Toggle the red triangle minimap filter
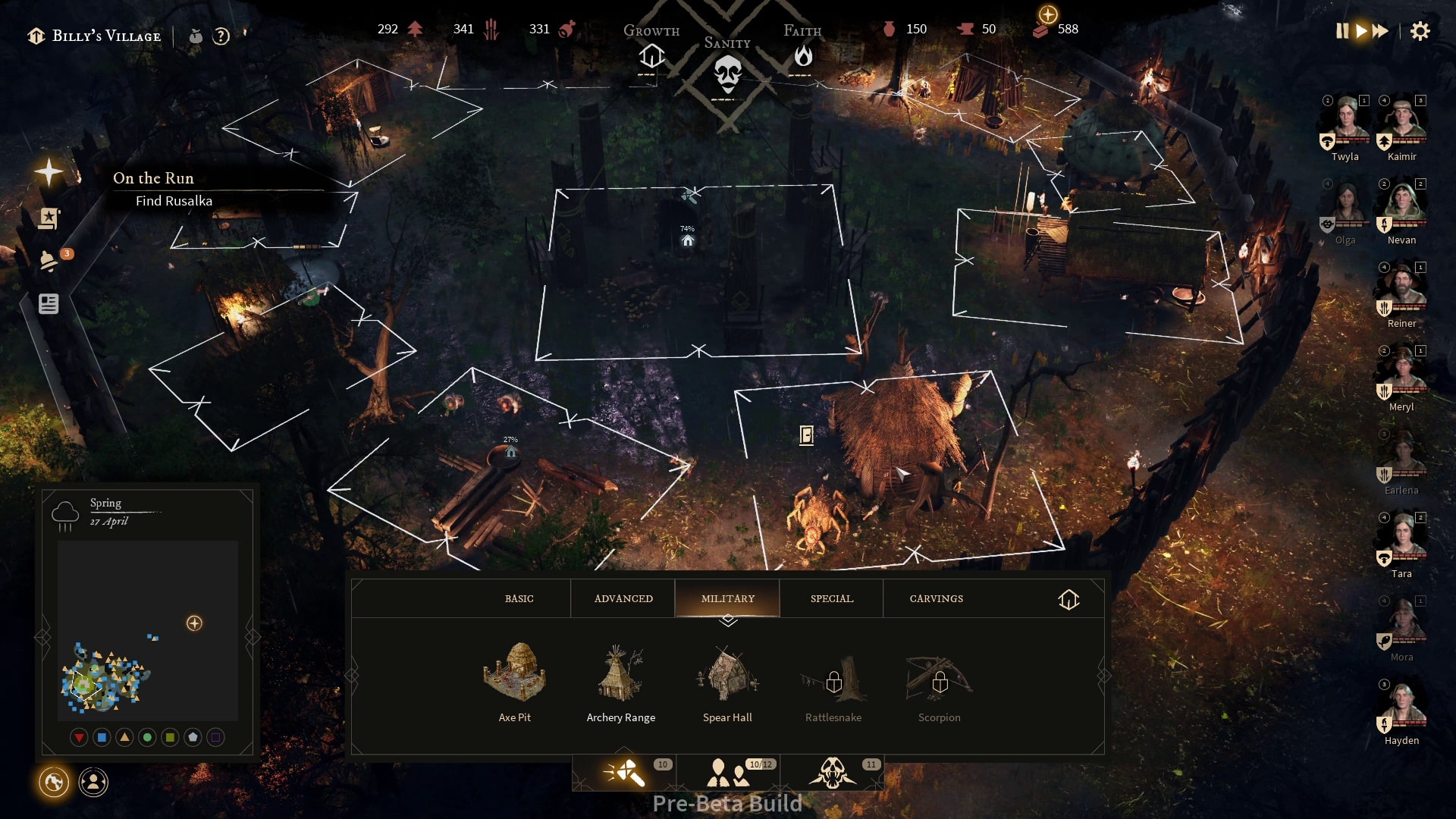Viewport: 1456px width, 819px height. coord(80,736)
